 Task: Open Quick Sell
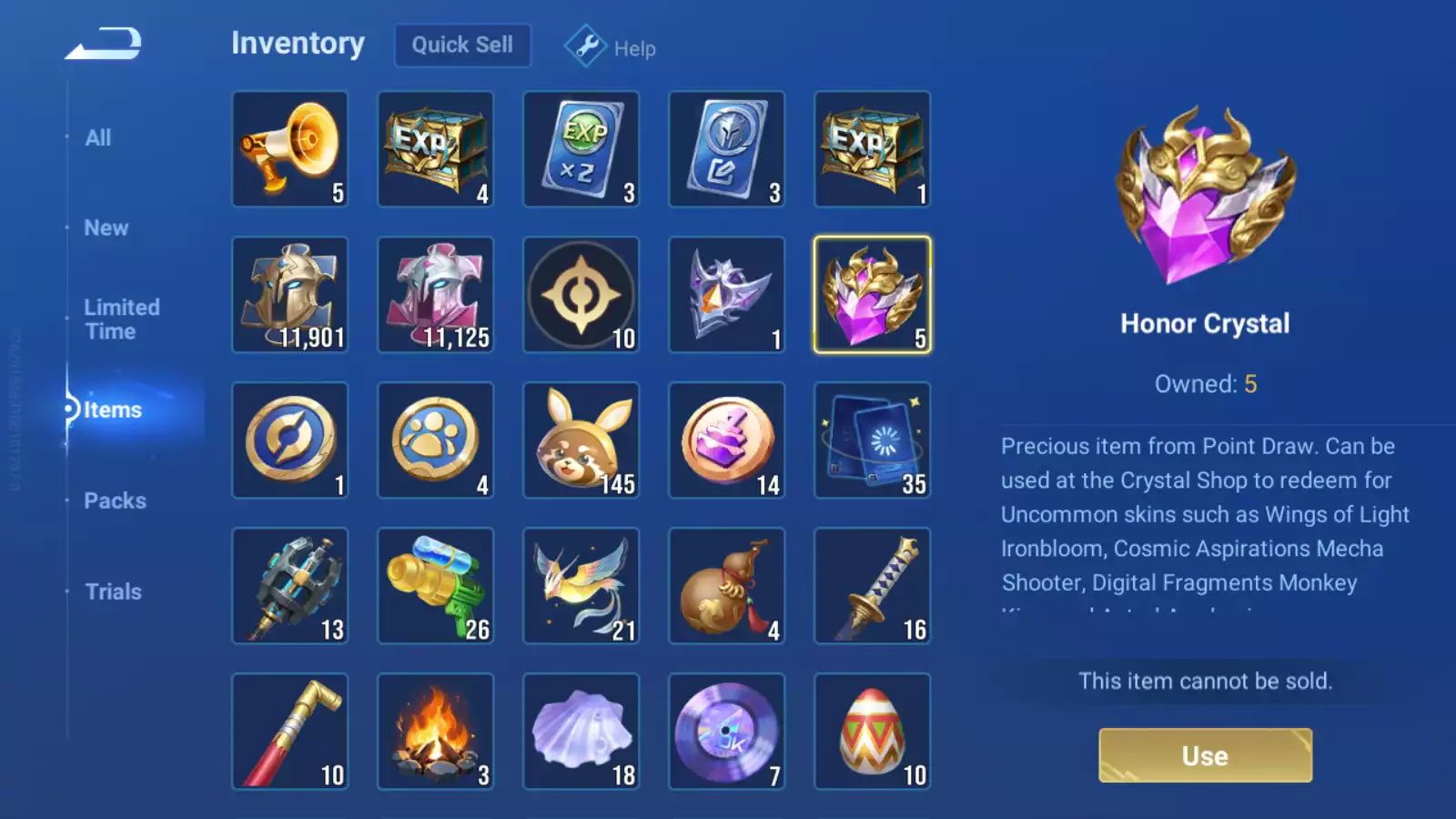[x=462, y=45]
